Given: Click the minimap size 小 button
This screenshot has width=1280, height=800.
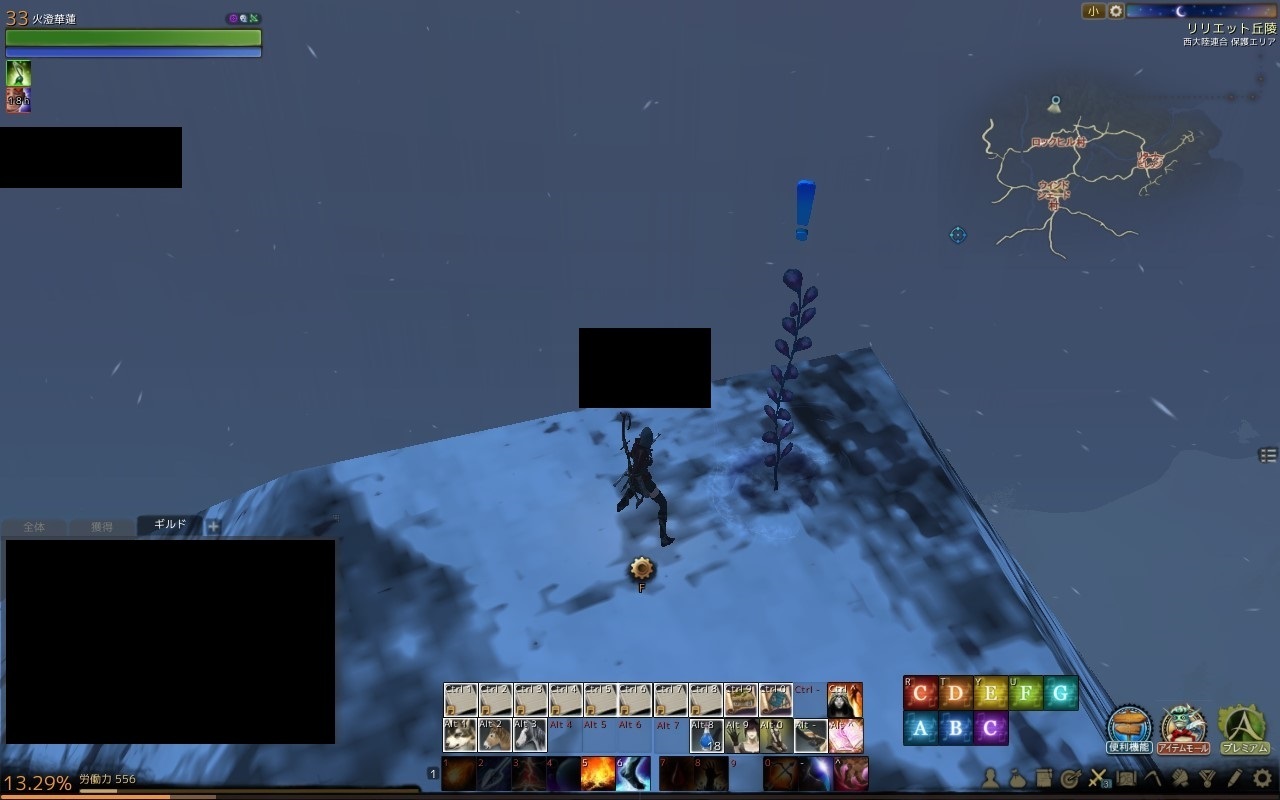Looking at the screenshot, I should coord(1093,11).
